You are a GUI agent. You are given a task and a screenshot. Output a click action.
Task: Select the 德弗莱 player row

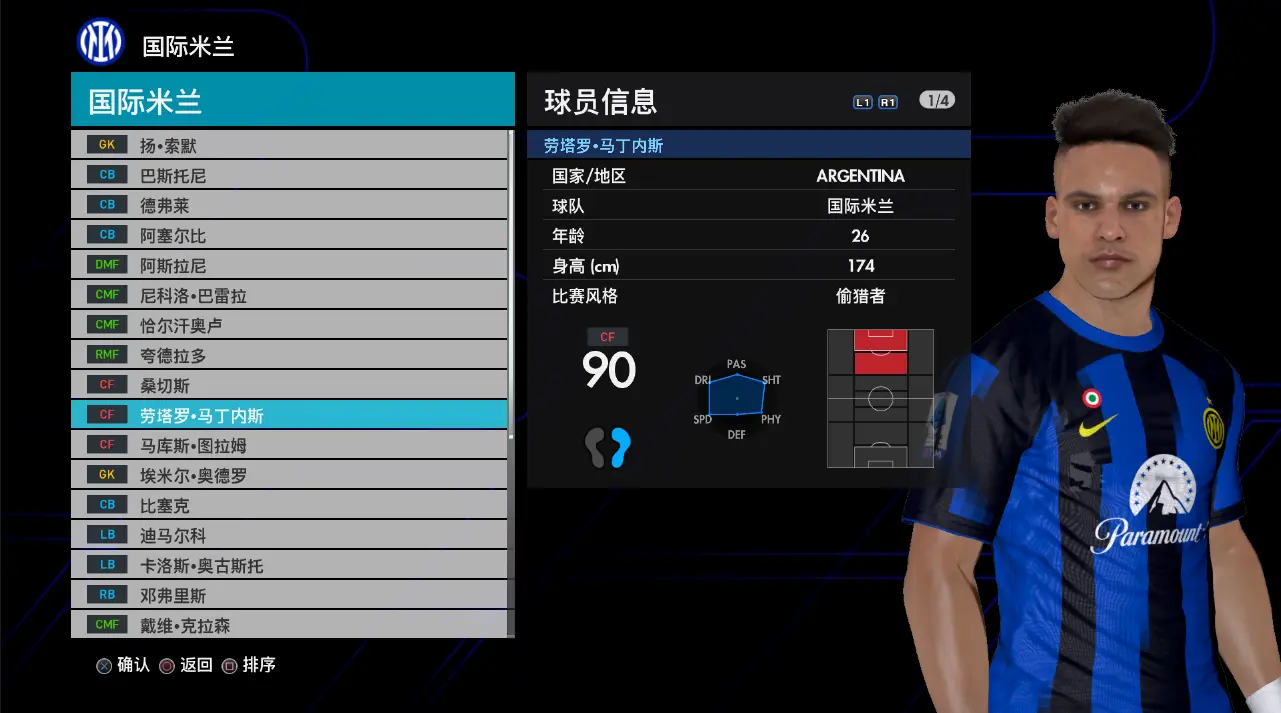(x=289, y=205)
